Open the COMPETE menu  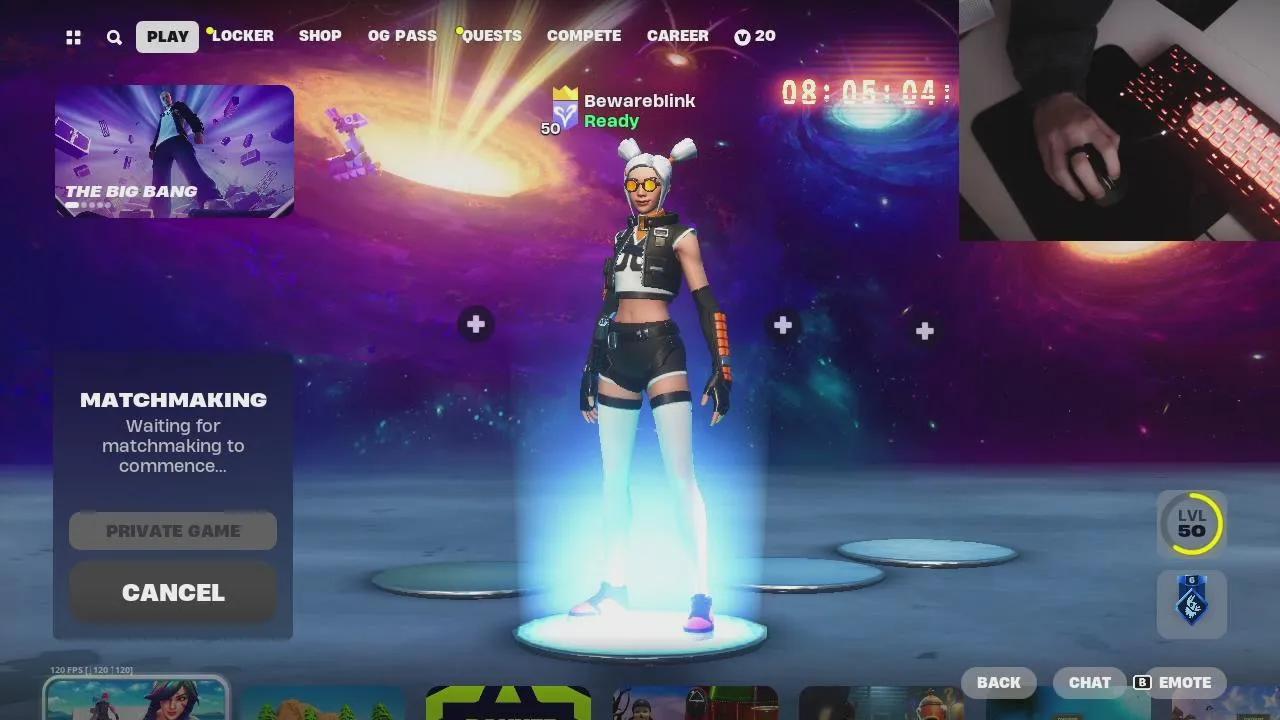pyautogui.click(x=584, y=36)
